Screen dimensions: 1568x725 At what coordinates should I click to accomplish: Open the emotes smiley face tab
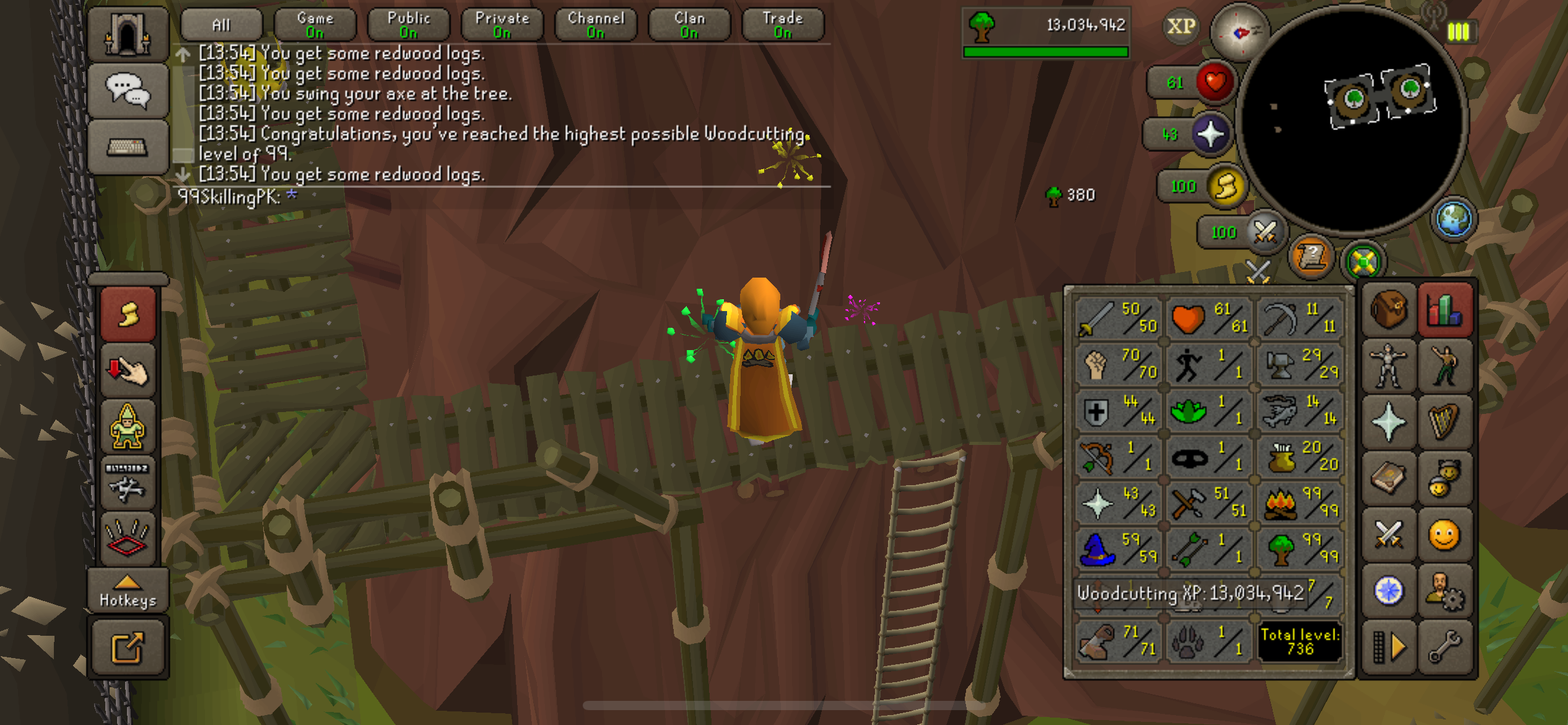pyautogui.click(x=1444, y=535)
